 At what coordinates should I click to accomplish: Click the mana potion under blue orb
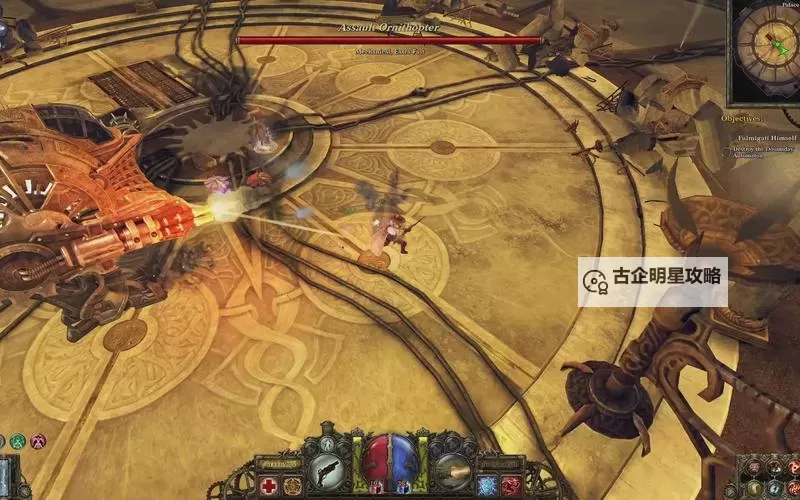point(403,486)
